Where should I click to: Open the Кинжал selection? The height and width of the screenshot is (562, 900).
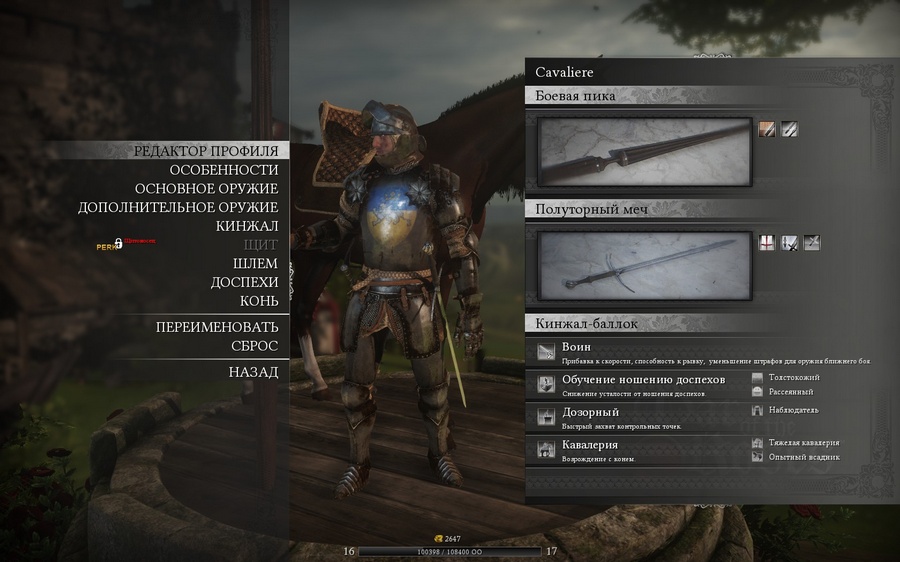click(247, 226)
